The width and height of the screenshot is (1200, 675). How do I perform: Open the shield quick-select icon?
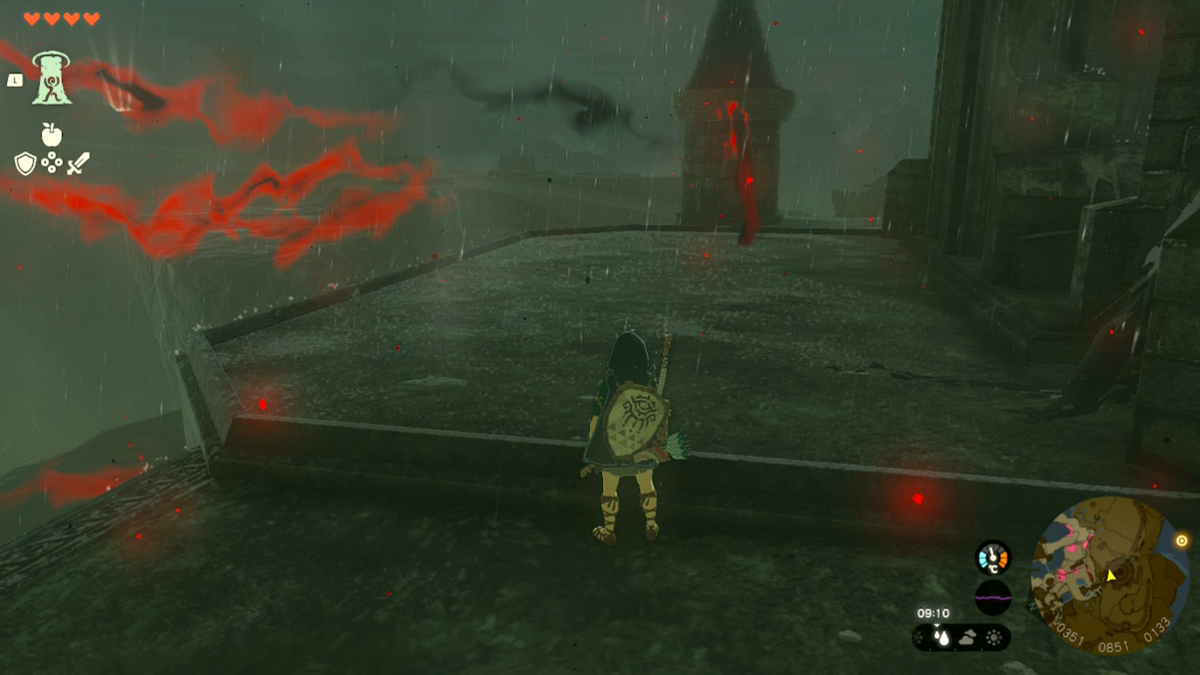[x=25, y=163]
